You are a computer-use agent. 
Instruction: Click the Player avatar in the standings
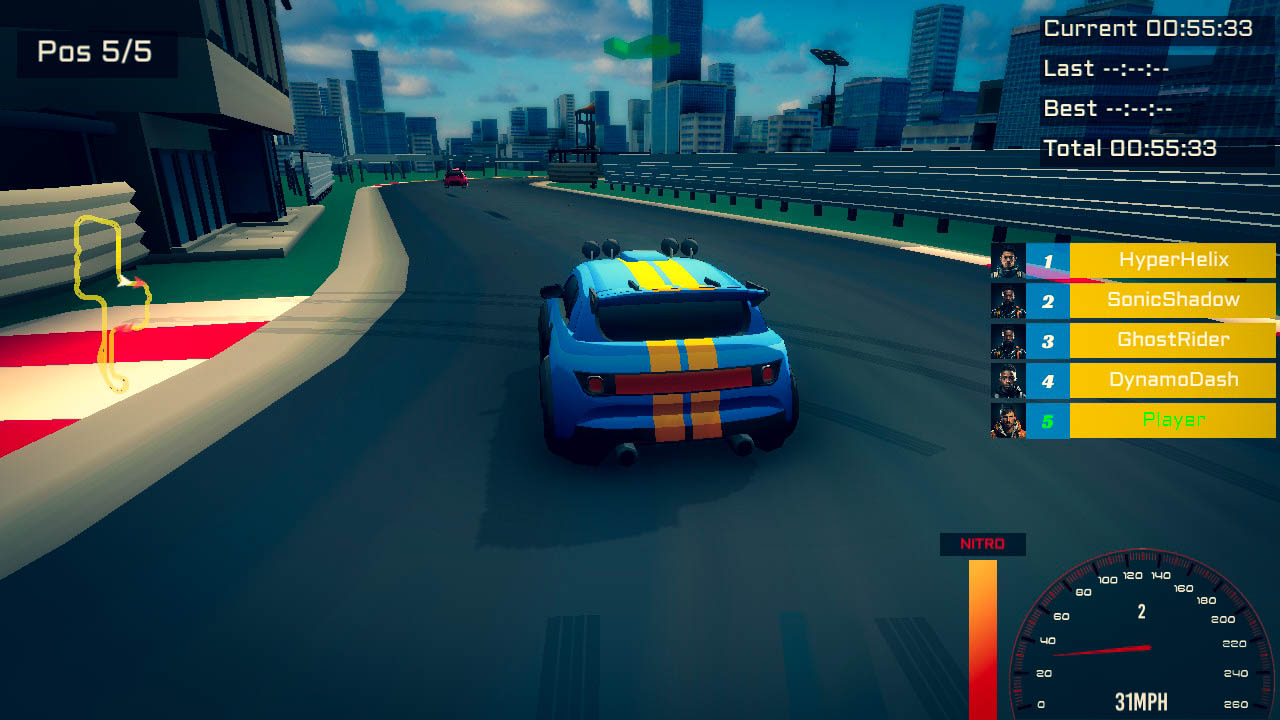(1010, 420)
